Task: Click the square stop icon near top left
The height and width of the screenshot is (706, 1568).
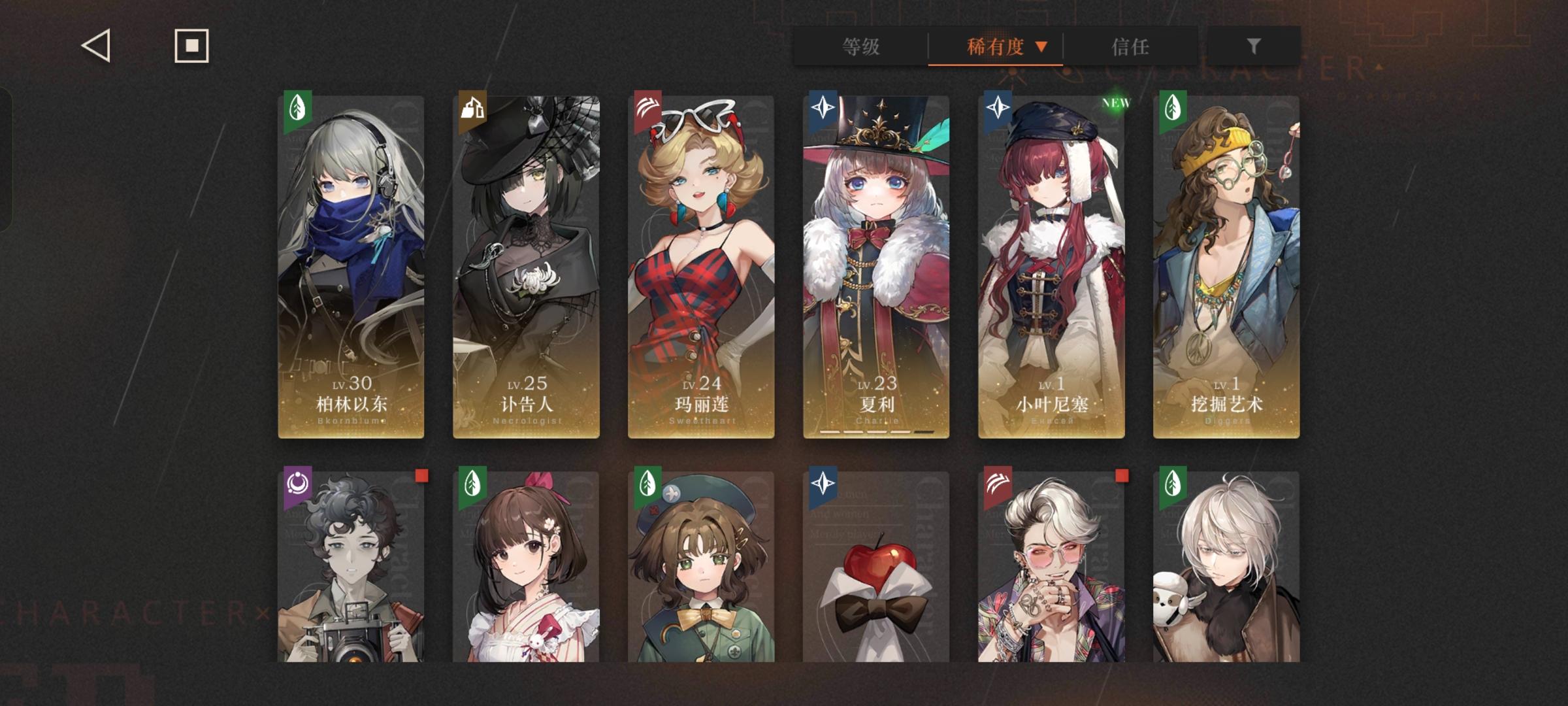Action: tap(190, 45)
